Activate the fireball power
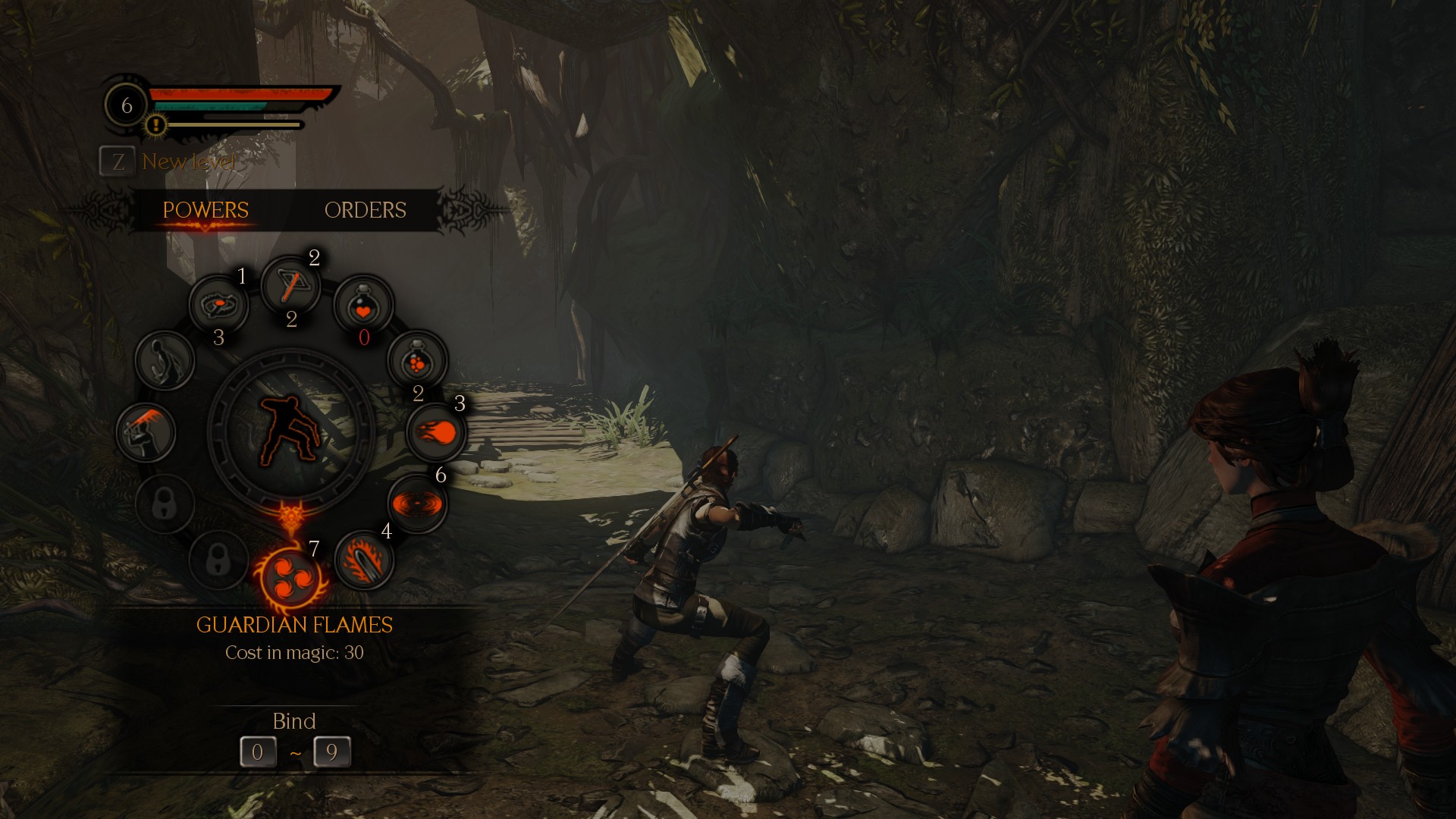The height and width of the screenshot is (819, 1456). [x=436, y=432]
